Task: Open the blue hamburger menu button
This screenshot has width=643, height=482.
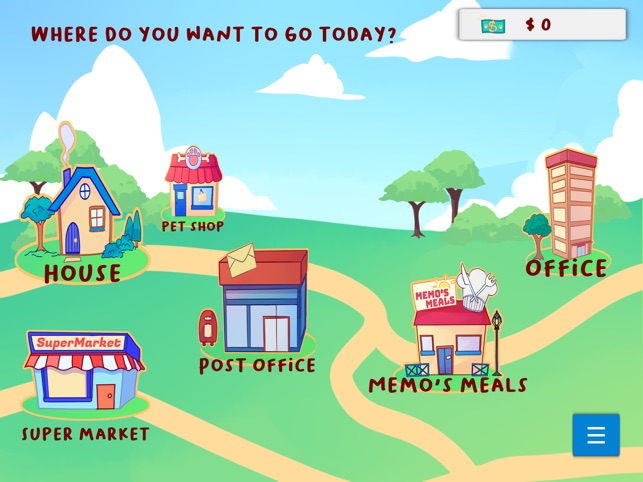Action: (596, 435)
